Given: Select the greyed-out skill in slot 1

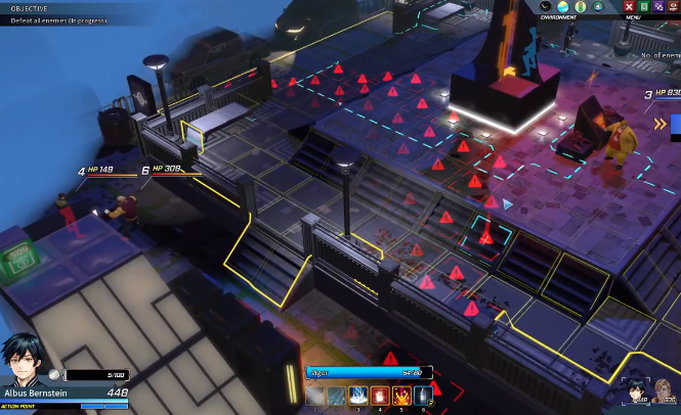Looking at the screenshot, I should tap(316, 396).
